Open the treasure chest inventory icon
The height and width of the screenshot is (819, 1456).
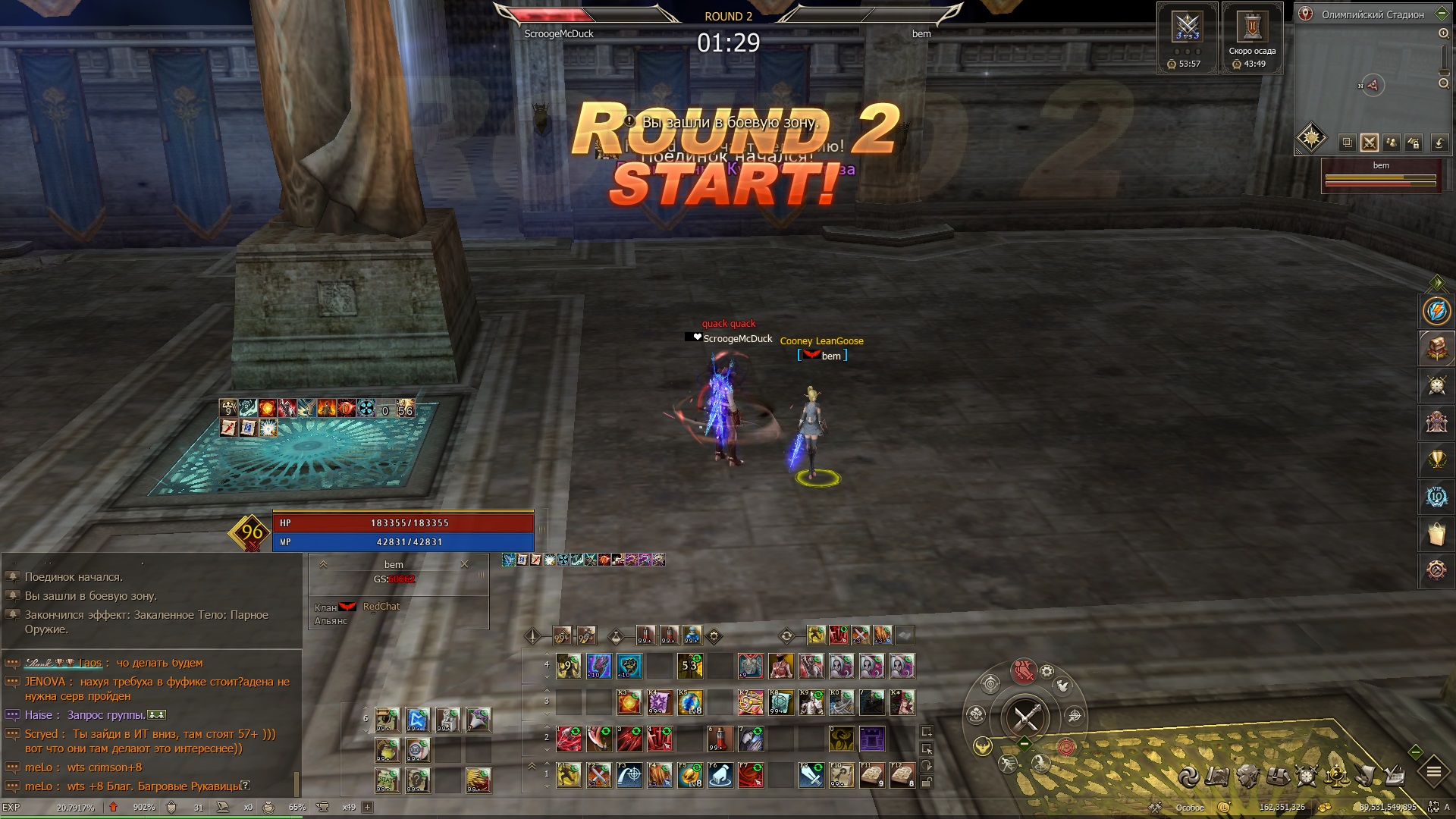[x=1436, y=348]
